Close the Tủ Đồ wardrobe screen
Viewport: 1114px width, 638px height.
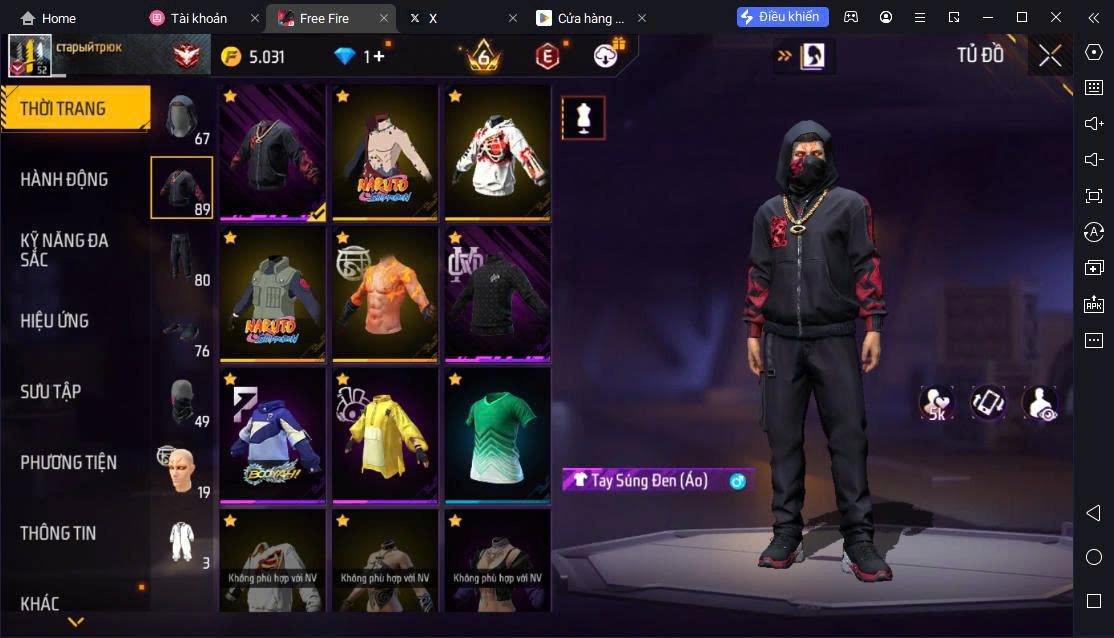click(x=1050, y=56)
